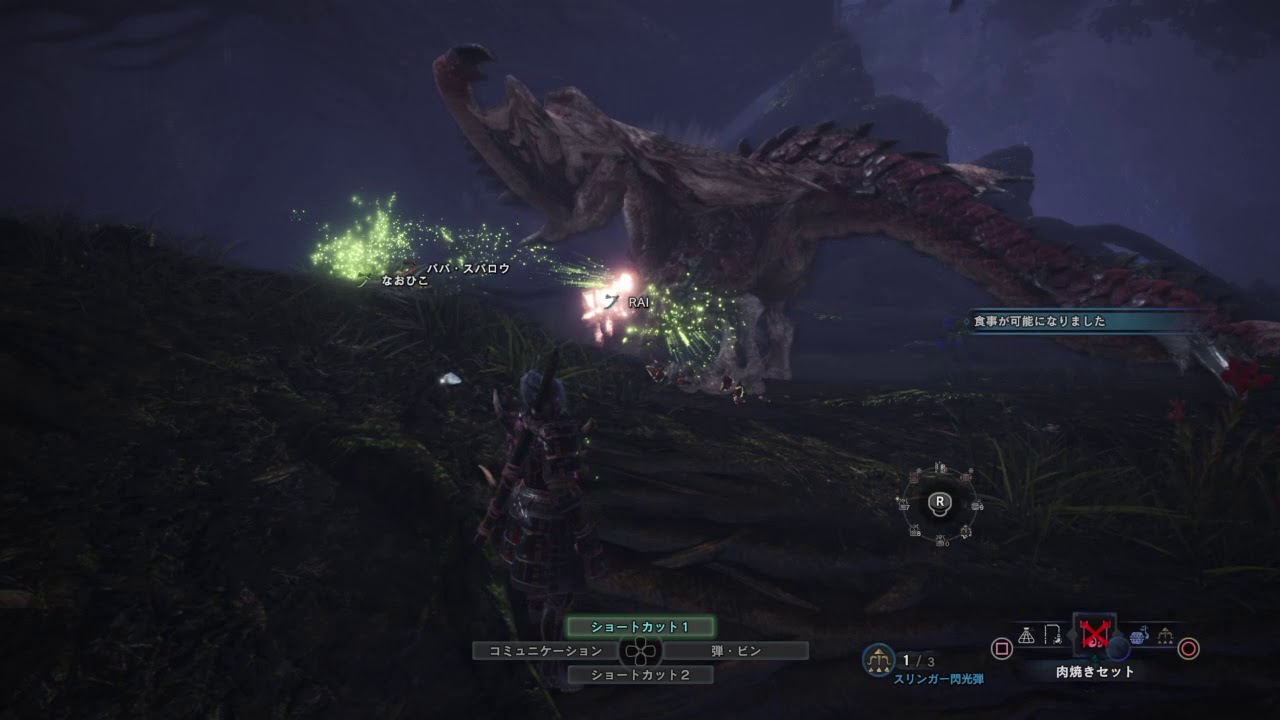The width and height of the screenshot is (1280, 720).
Task: Choose the round striped item with music note
Action: click(1139, 636)
